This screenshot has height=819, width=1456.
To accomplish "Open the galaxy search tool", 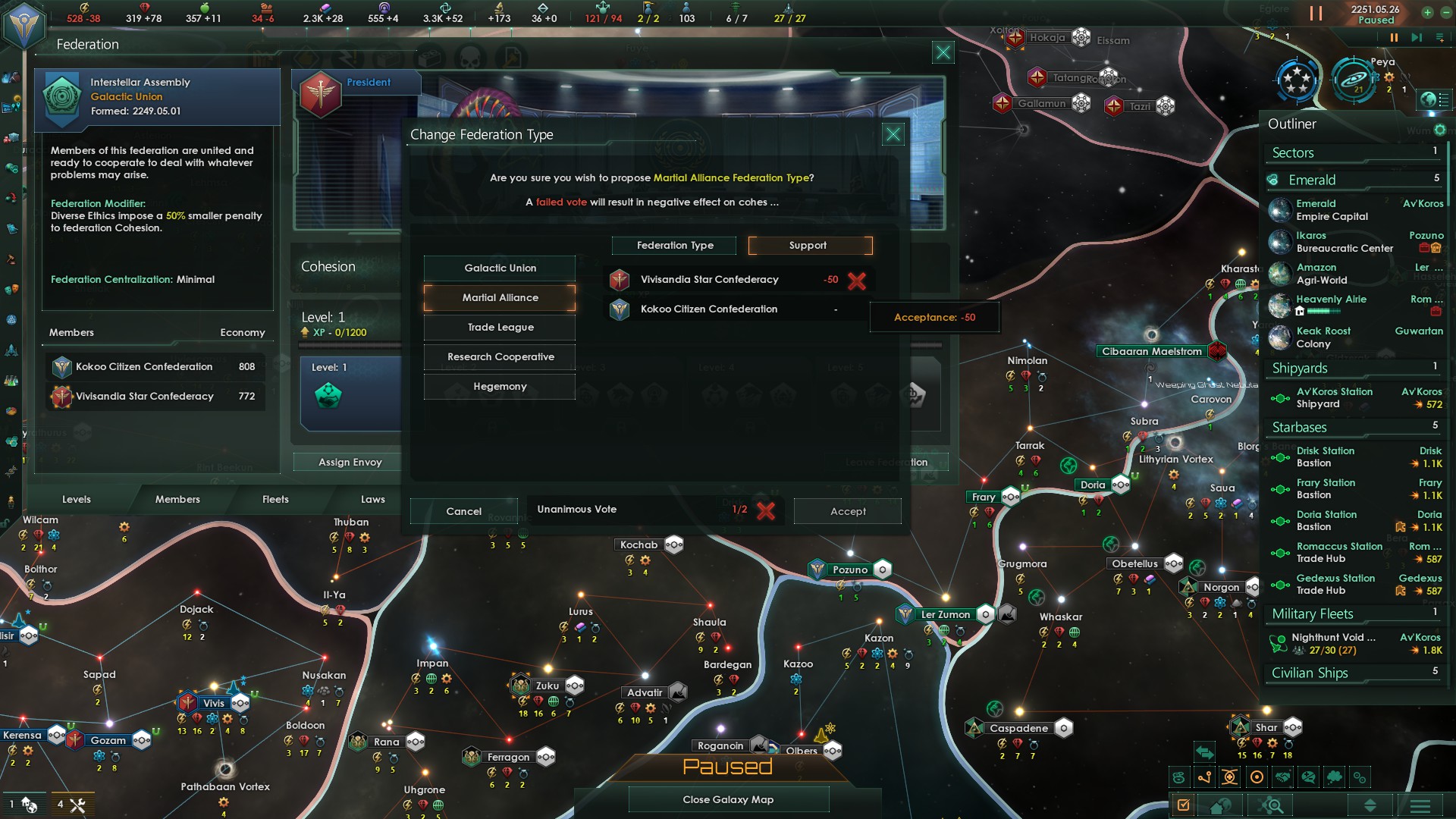I will click(x=1269, y=806).
